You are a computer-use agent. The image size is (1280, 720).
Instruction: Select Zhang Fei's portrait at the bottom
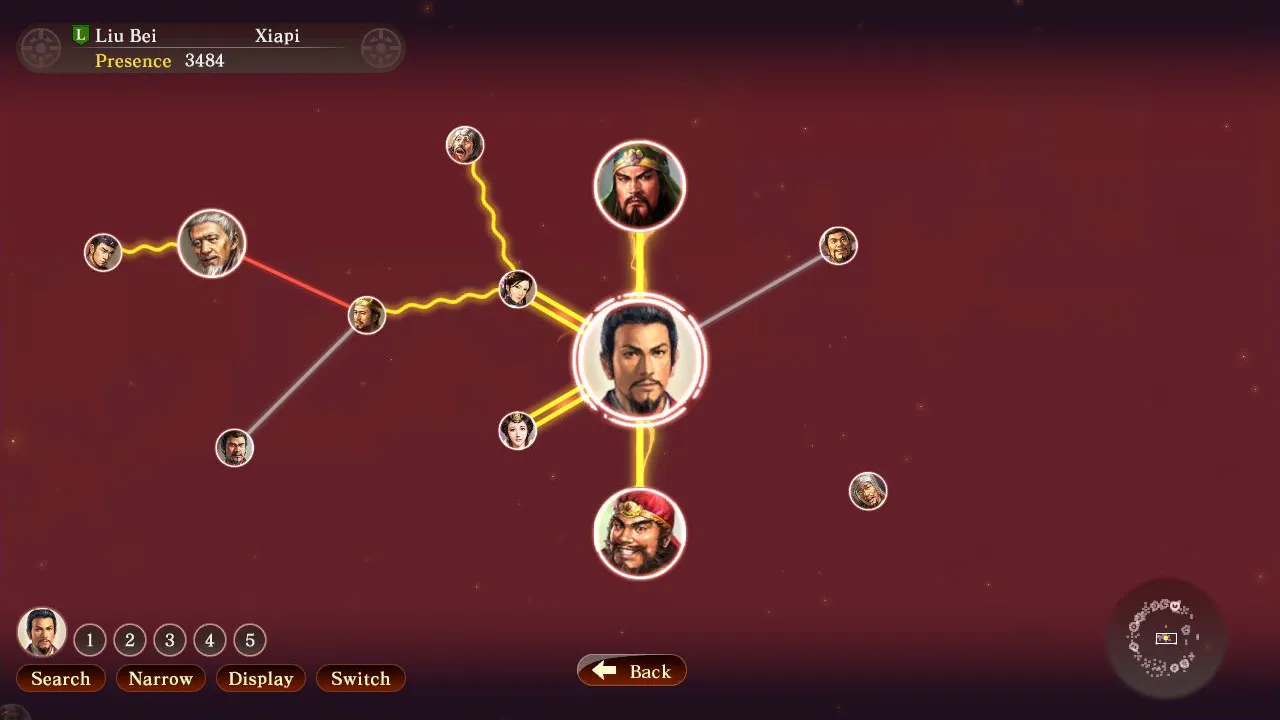pos(640,534)
